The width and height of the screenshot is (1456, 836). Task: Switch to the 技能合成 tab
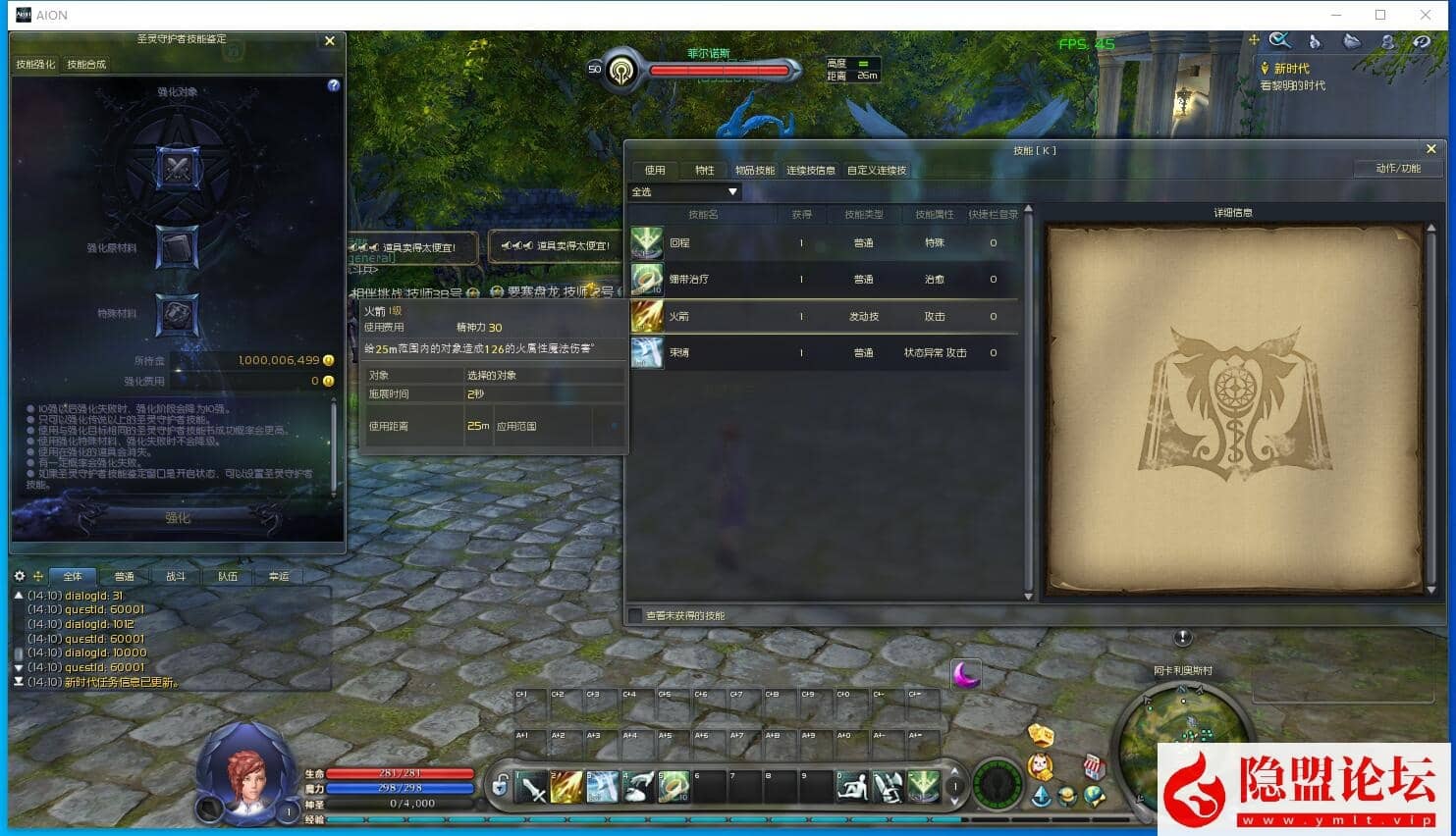click(86, 65)
